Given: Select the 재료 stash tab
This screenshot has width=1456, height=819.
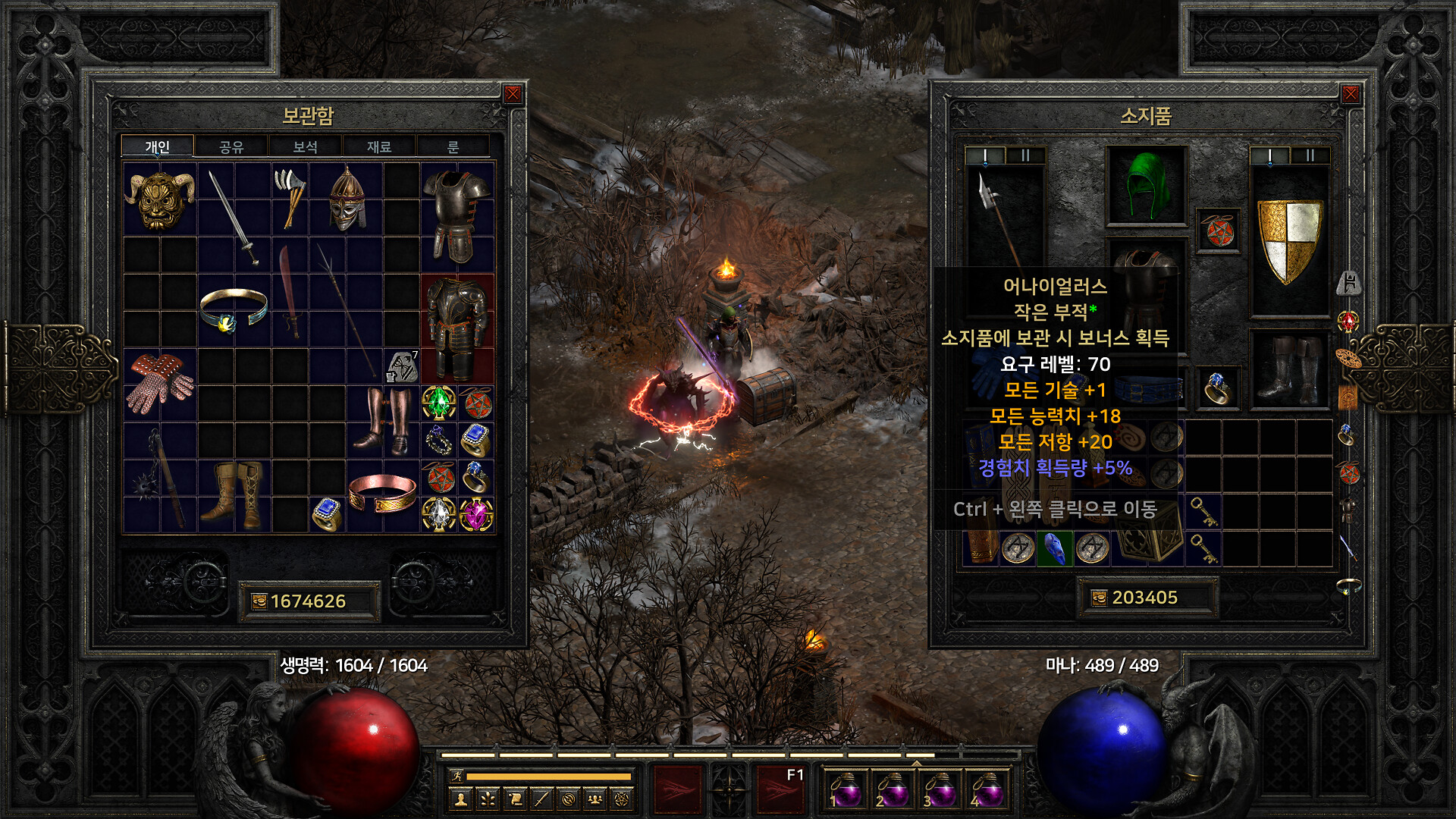Looking at the screenshot, I should pyautogui.click(x=379, y=146).
